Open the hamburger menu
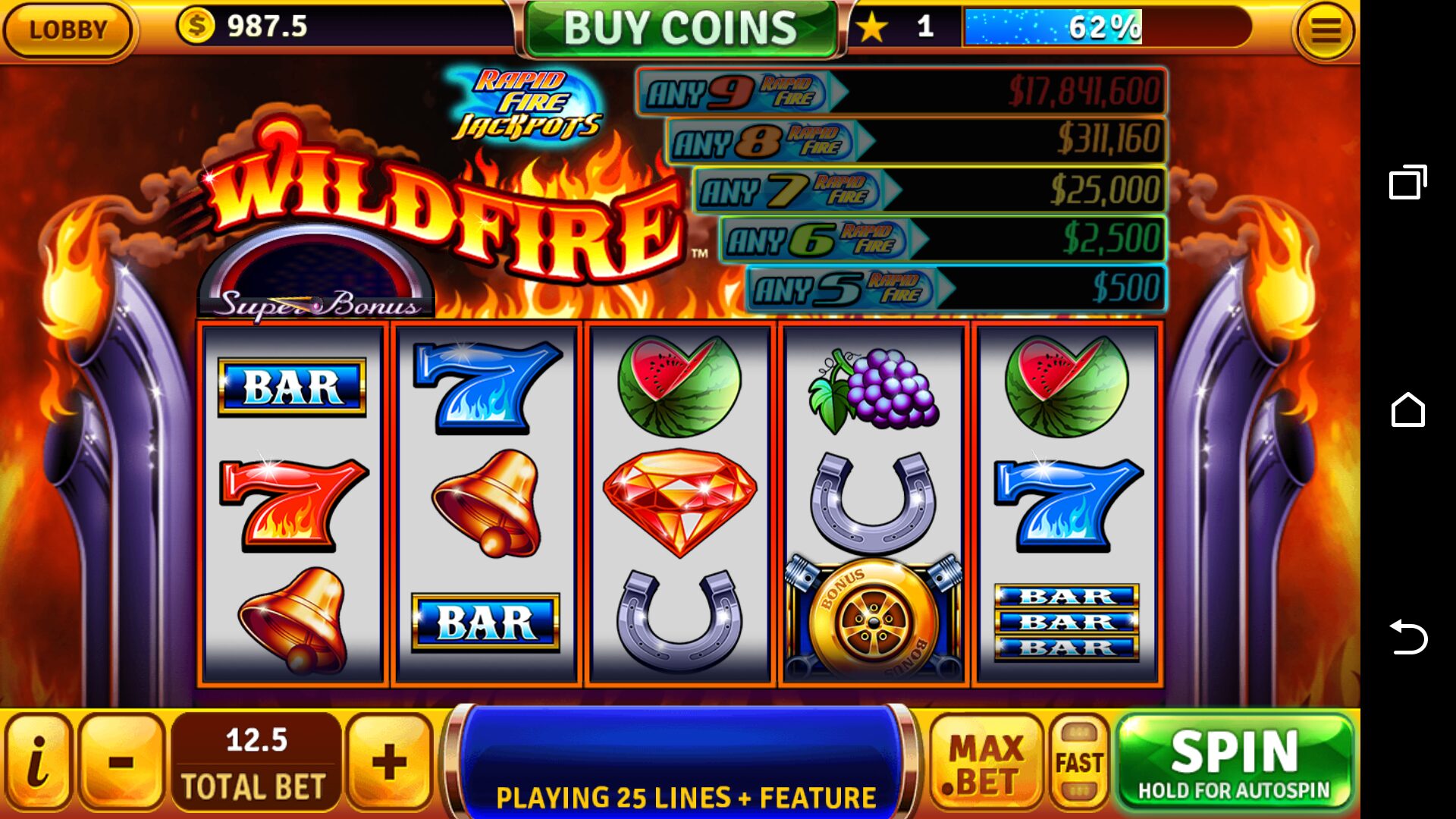Viewport: 1456px width, 819px height. (x=1325, y=31)
